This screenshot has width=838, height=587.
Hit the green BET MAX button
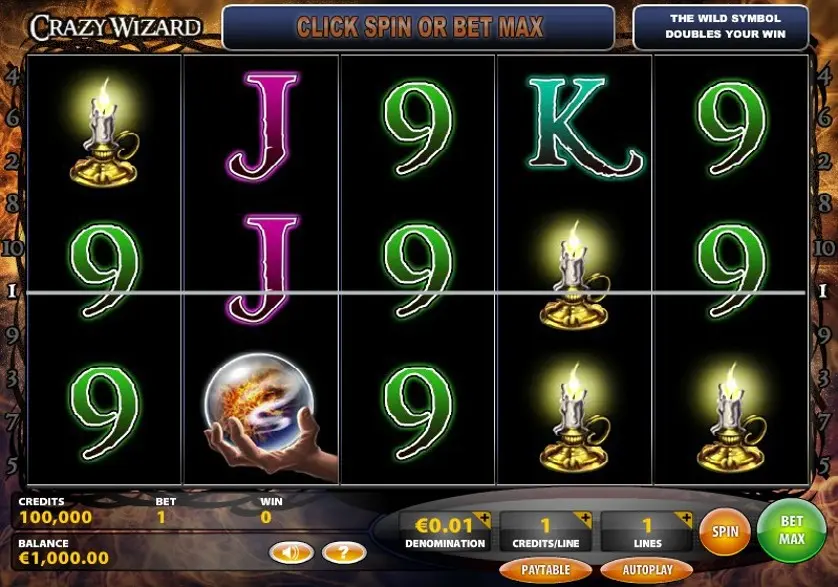(791, 531)
